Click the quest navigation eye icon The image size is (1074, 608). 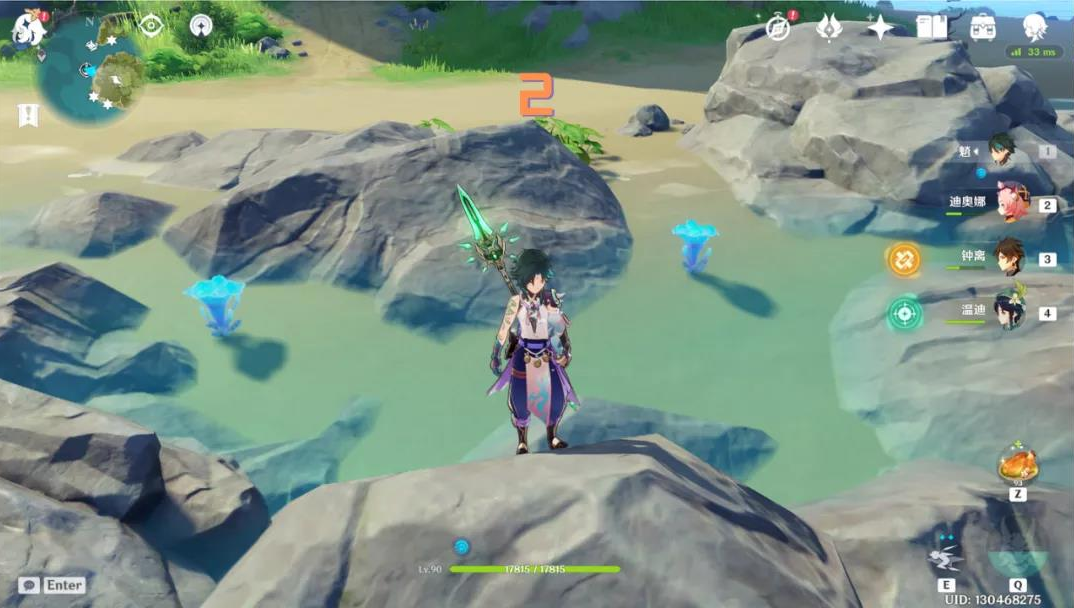point(151,25)
